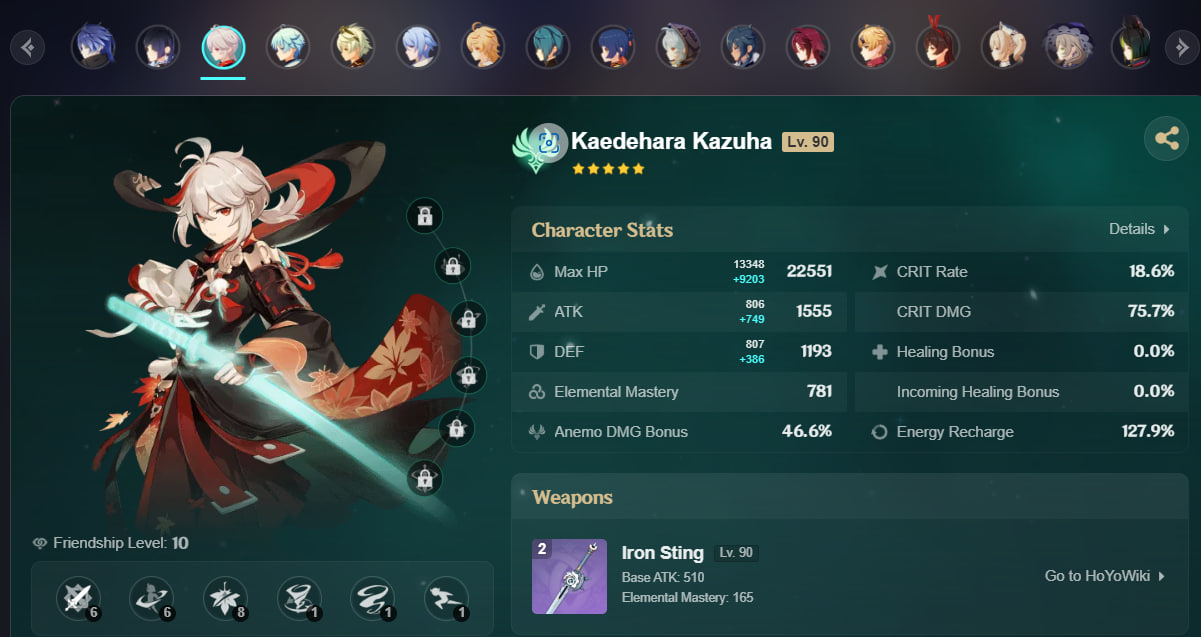Inspect the tornado passive talent icon
This screenshot has height=637, width=1201.
click(x=299, y=599)
